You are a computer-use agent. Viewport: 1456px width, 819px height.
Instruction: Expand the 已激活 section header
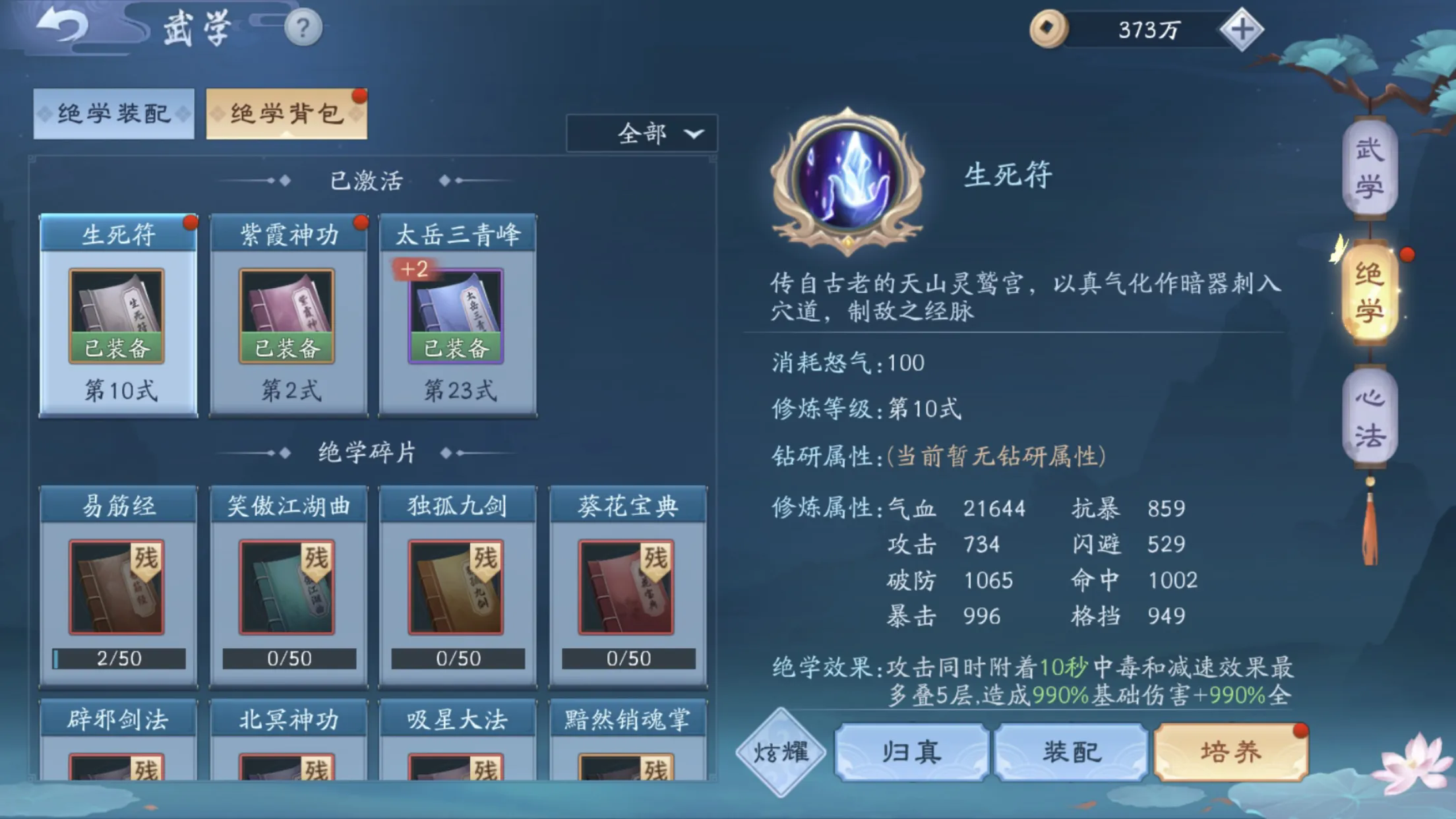pyautogui.click(x=367, y=181)
